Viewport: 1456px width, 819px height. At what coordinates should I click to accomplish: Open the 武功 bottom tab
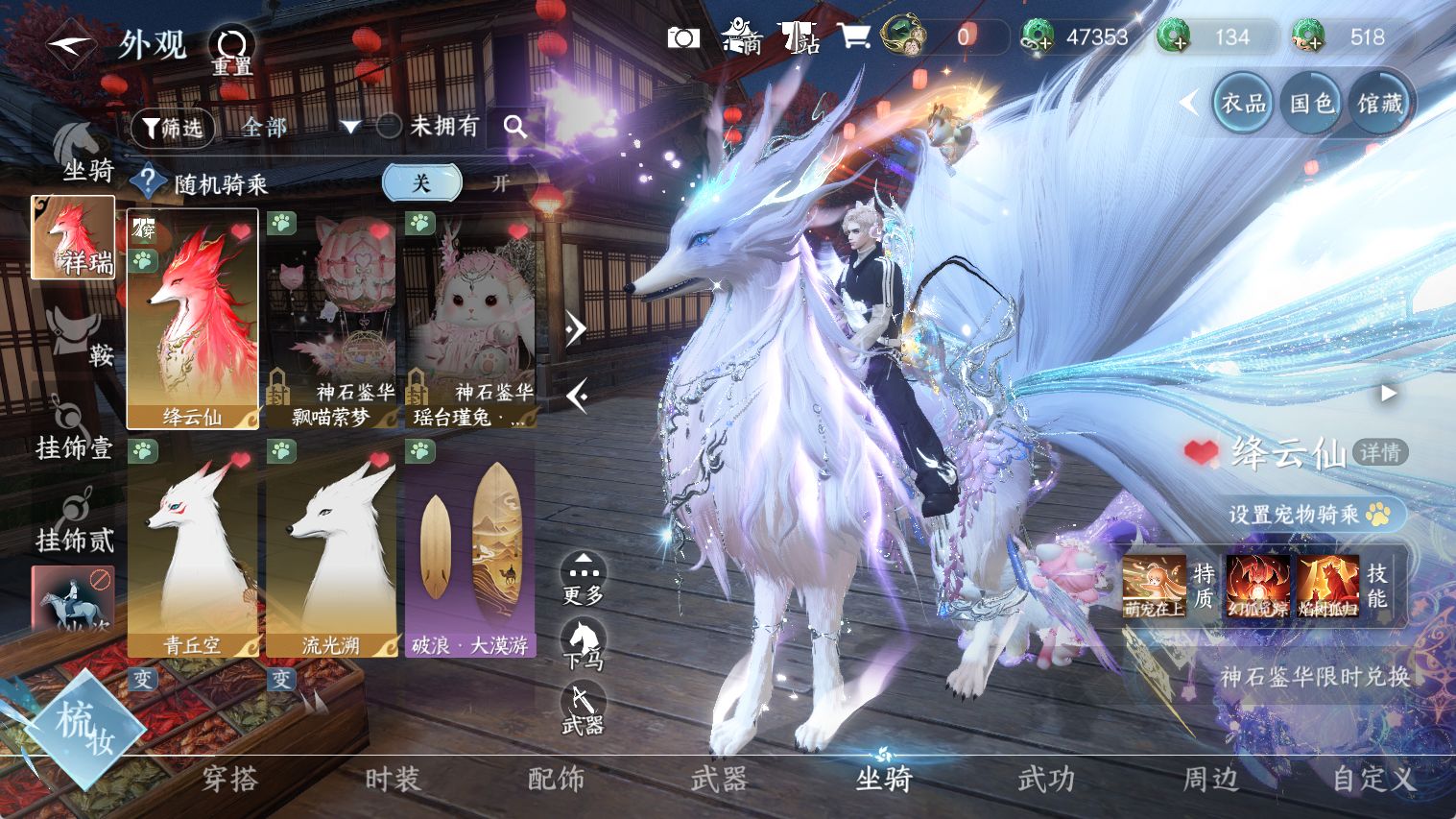coord(1046,779)
